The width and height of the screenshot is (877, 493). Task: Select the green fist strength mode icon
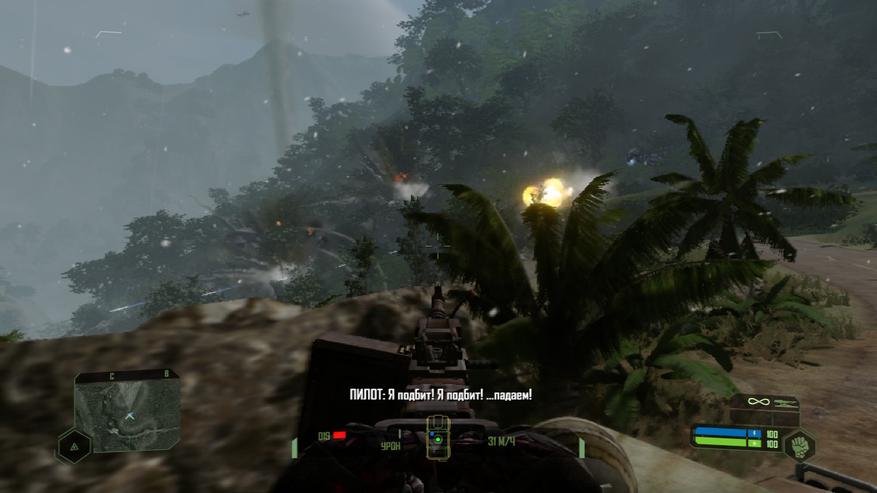point(799,444)
